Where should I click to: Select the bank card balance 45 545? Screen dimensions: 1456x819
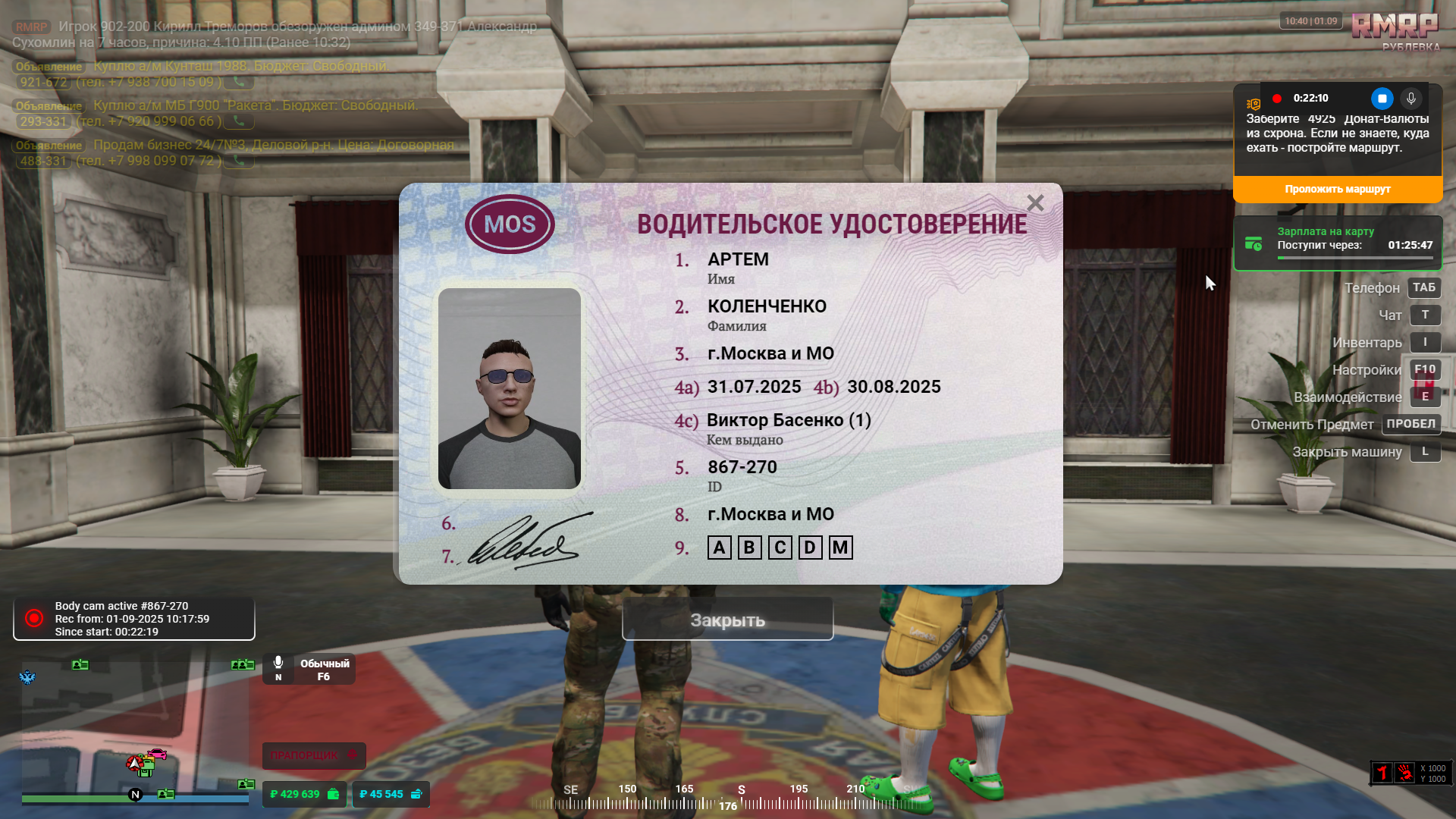(391, 794)
